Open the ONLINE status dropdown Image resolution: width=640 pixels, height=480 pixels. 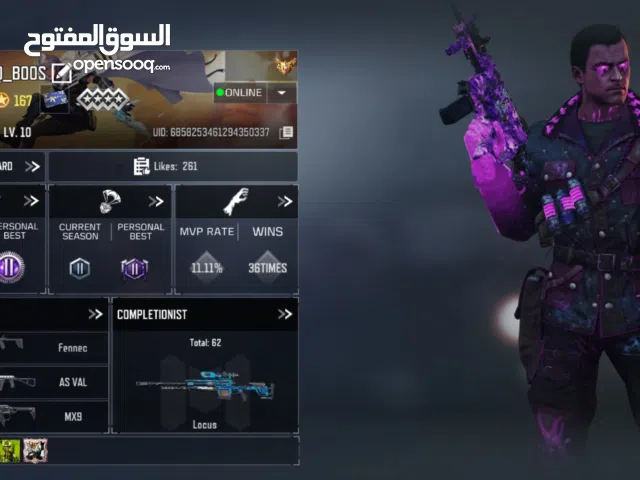tap(282, 93)
